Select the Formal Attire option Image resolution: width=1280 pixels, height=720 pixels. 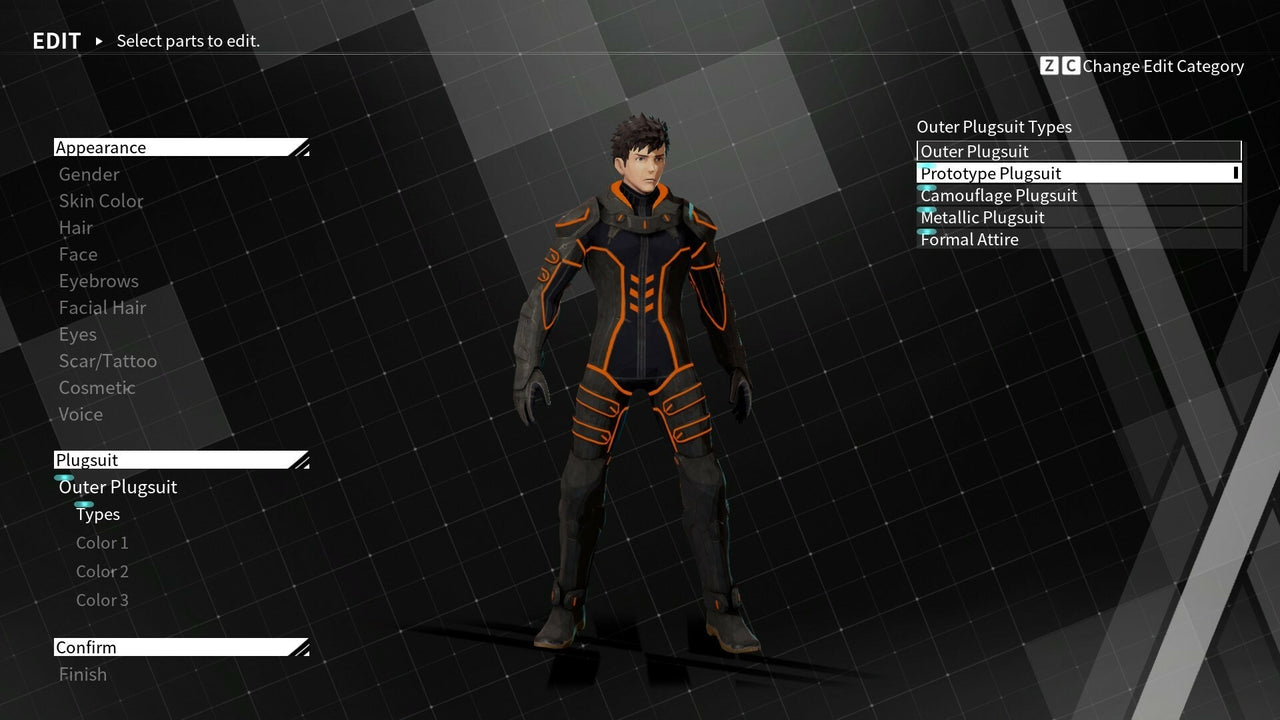[x=968, y=240]
